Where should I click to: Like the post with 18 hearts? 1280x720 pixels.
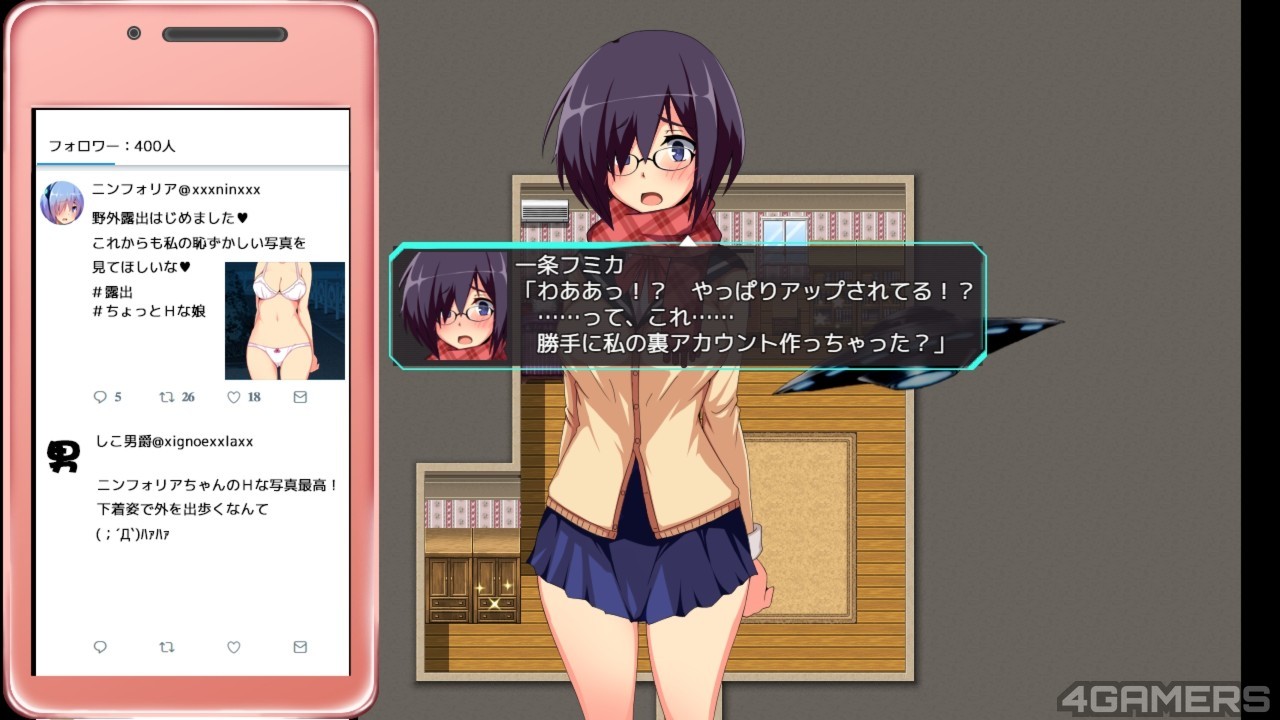(x=234, y=397)
